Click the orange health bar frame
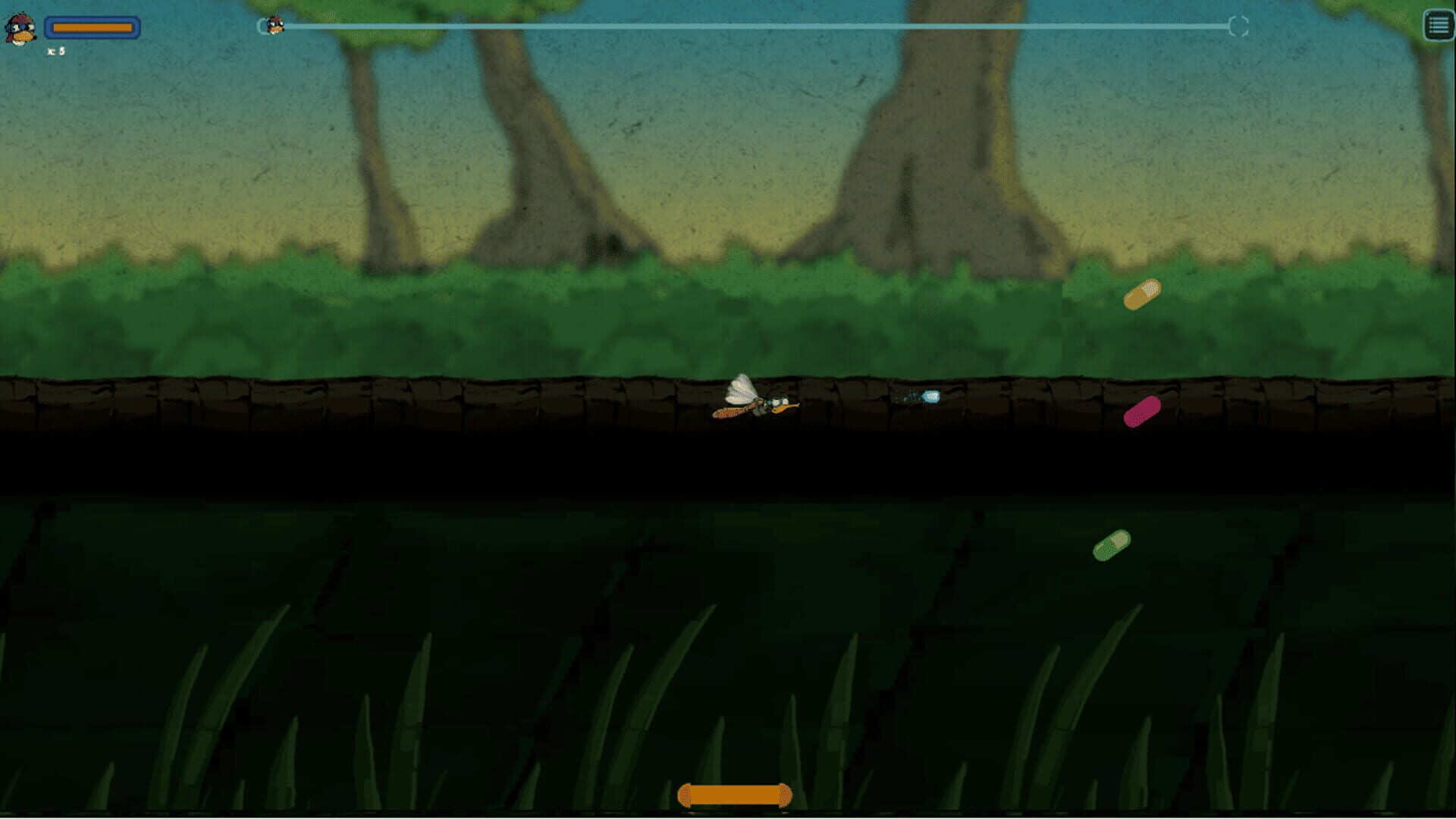The width and height of the screenshot is (1456, 819). tap(93, 28)
